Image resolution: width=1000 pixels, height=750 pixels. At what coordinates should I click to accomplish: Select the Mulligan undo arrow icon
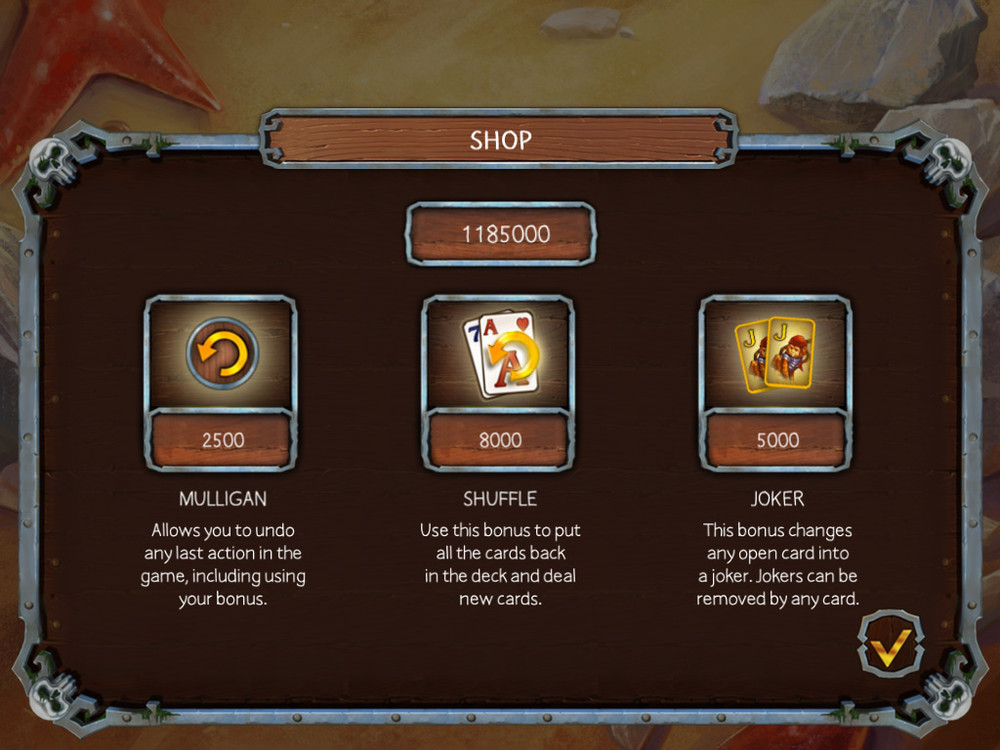click(x=222, y=353)
